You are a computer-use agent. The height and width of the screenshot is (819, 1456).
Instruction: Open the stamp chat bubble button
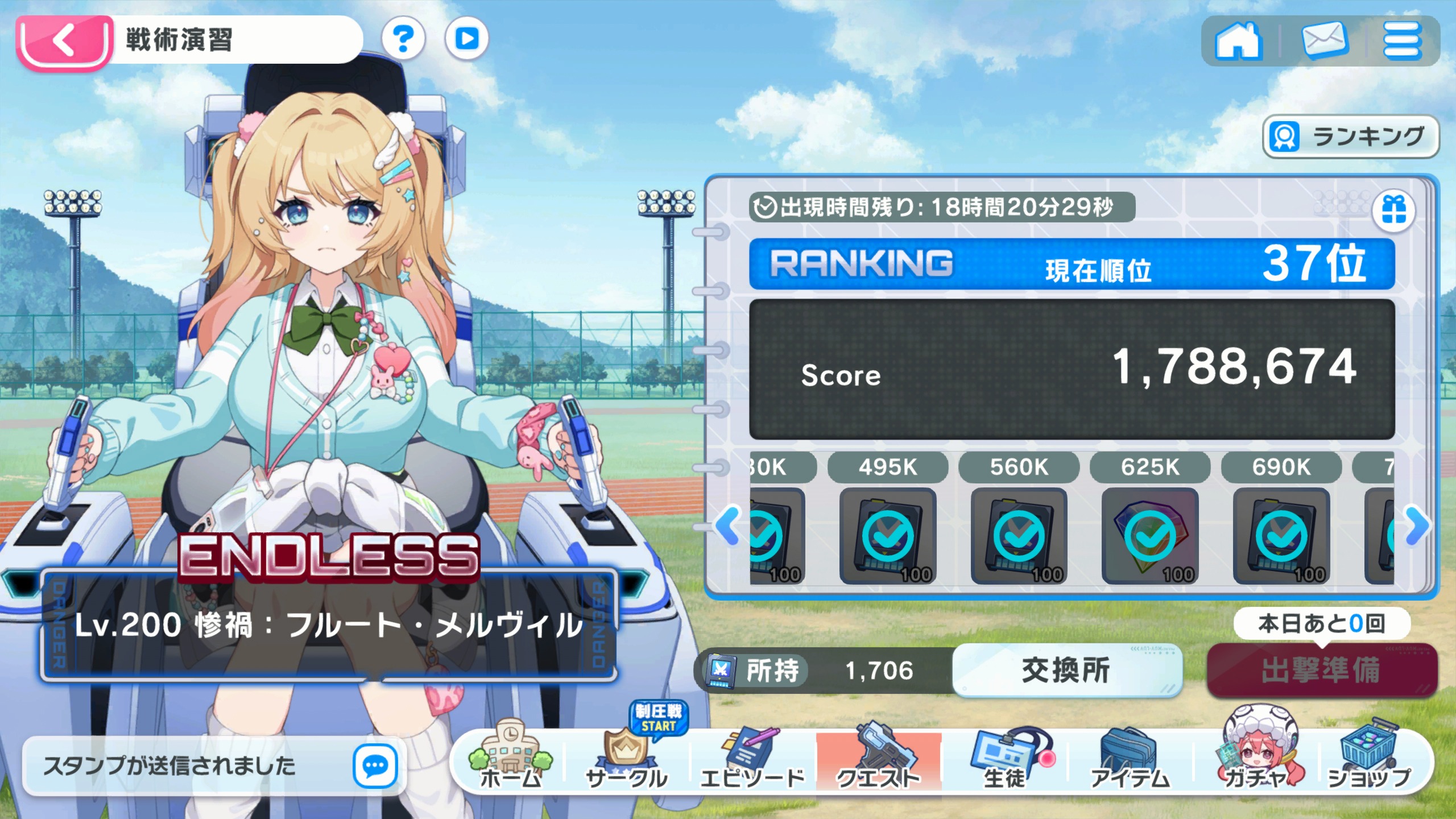(375, 766)
